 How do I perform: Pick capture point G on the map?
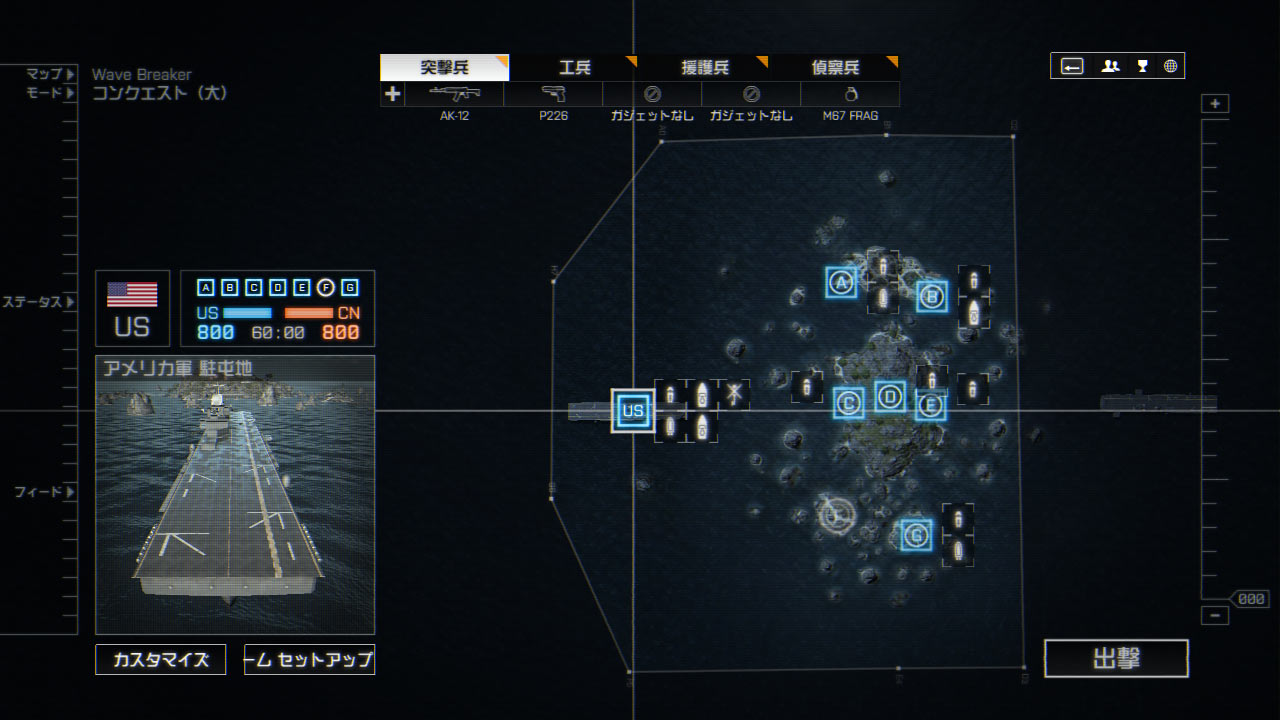click(x=916, y=535)
